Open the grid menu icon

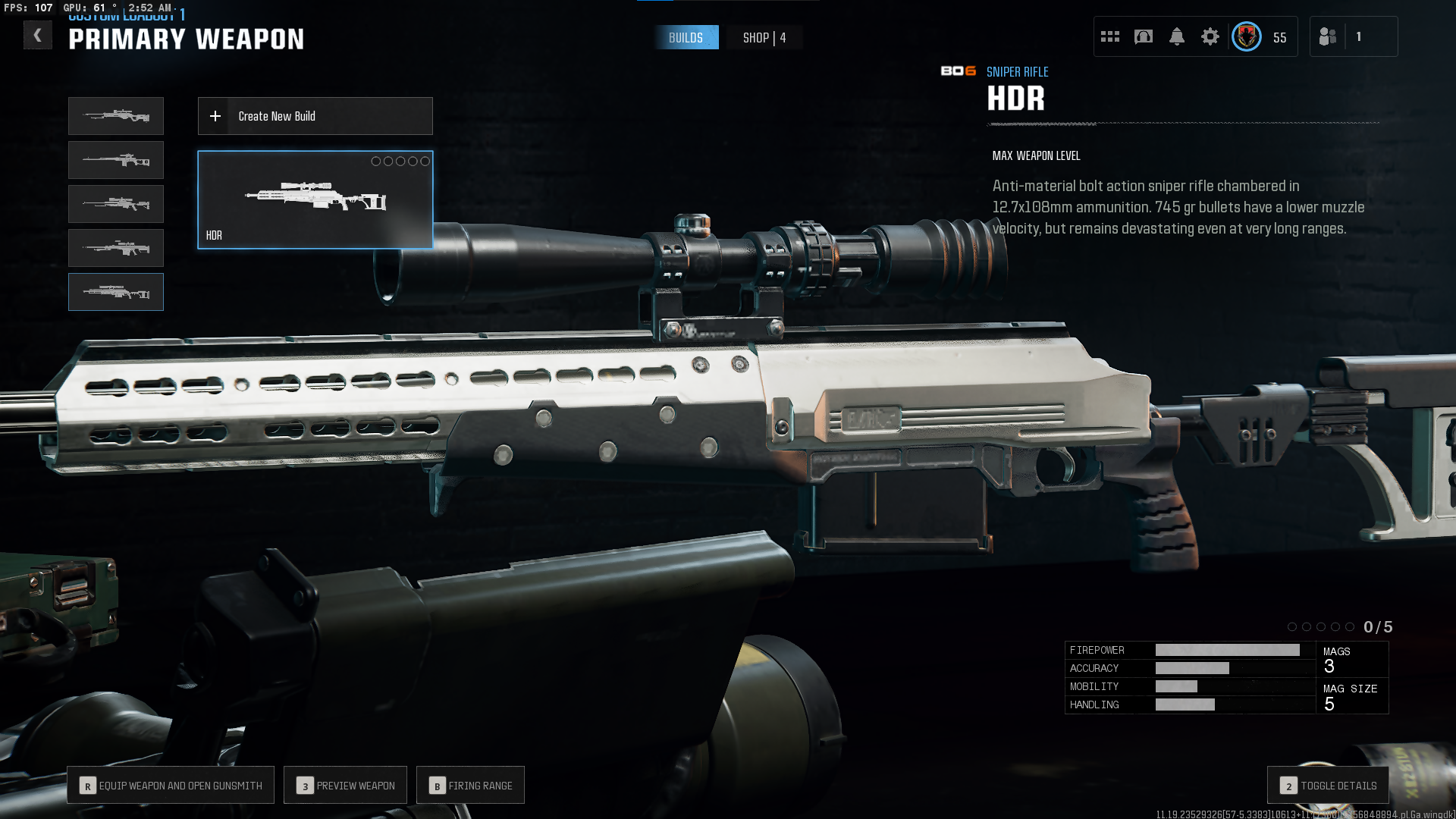tap(1109, 36)
